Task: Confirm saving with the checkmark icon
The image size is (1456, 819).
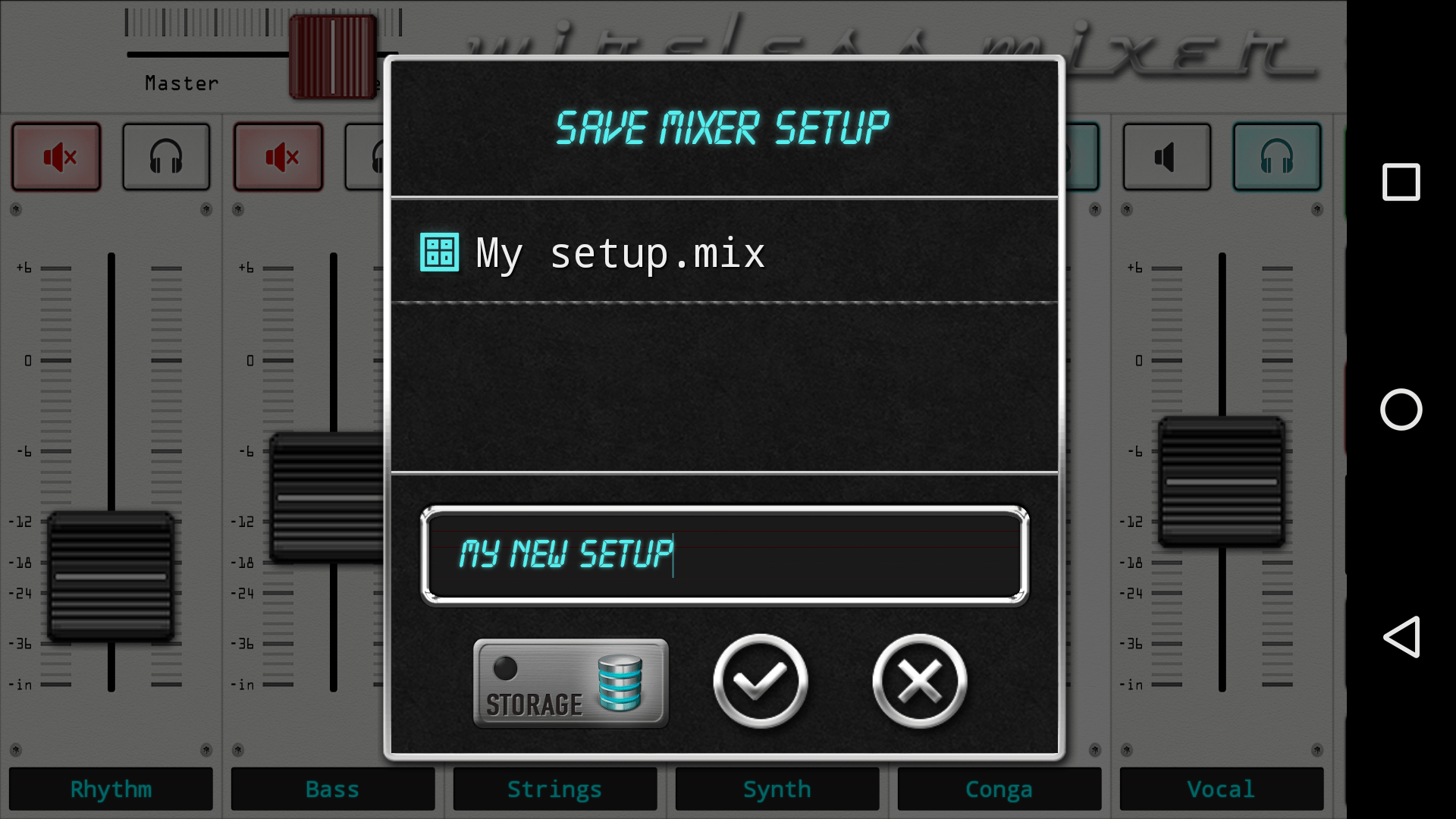Action: (760, 681)
